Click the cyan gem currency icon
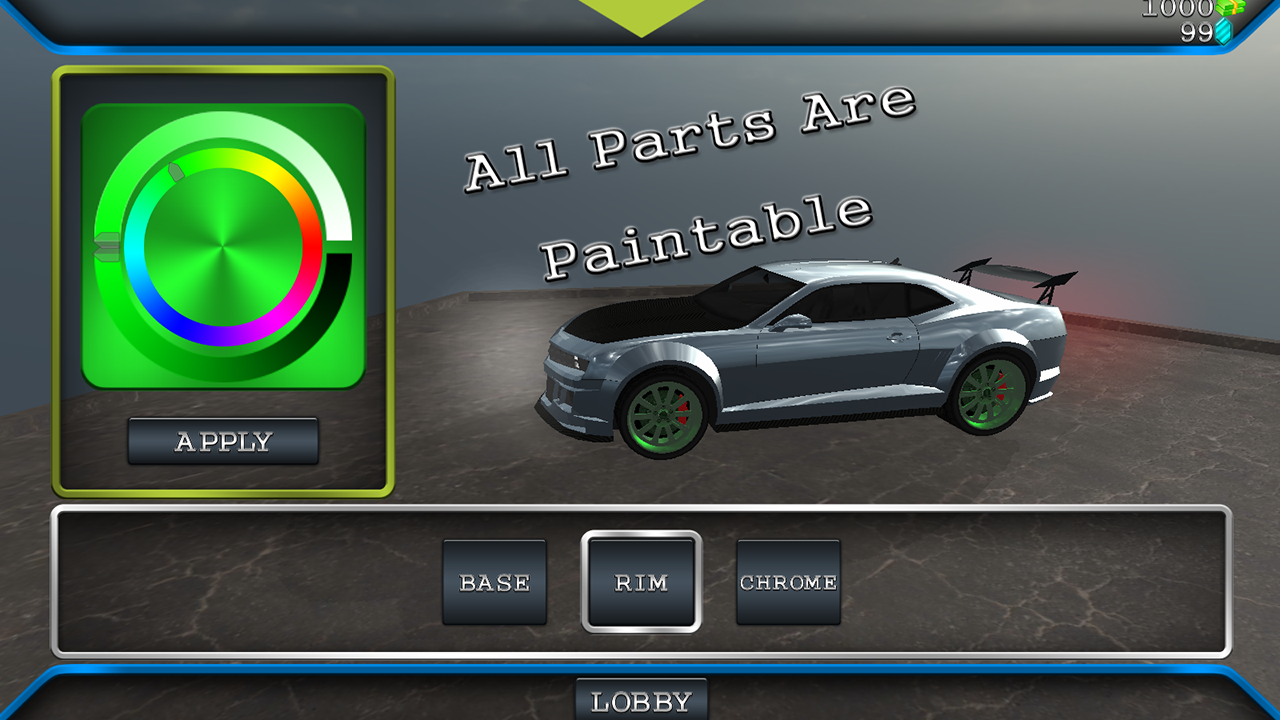 click(1222, 30)
